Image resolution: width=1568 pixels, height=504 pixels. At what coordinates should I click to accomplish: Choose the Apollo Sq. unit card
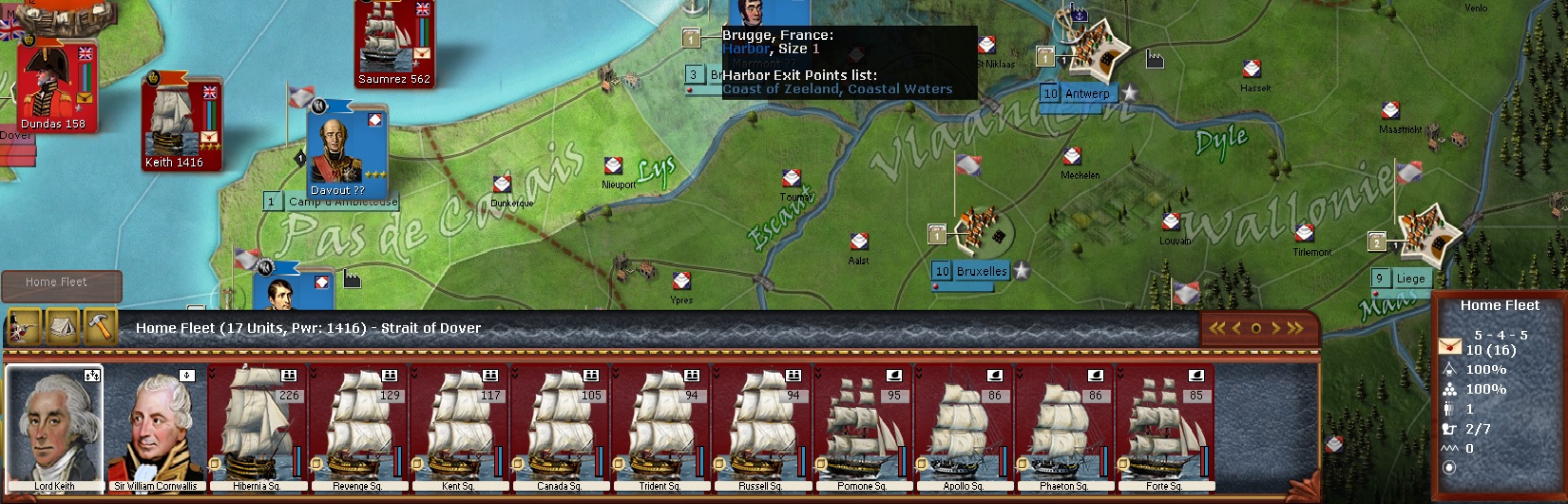pyautogui.click(x=963, y=428)
